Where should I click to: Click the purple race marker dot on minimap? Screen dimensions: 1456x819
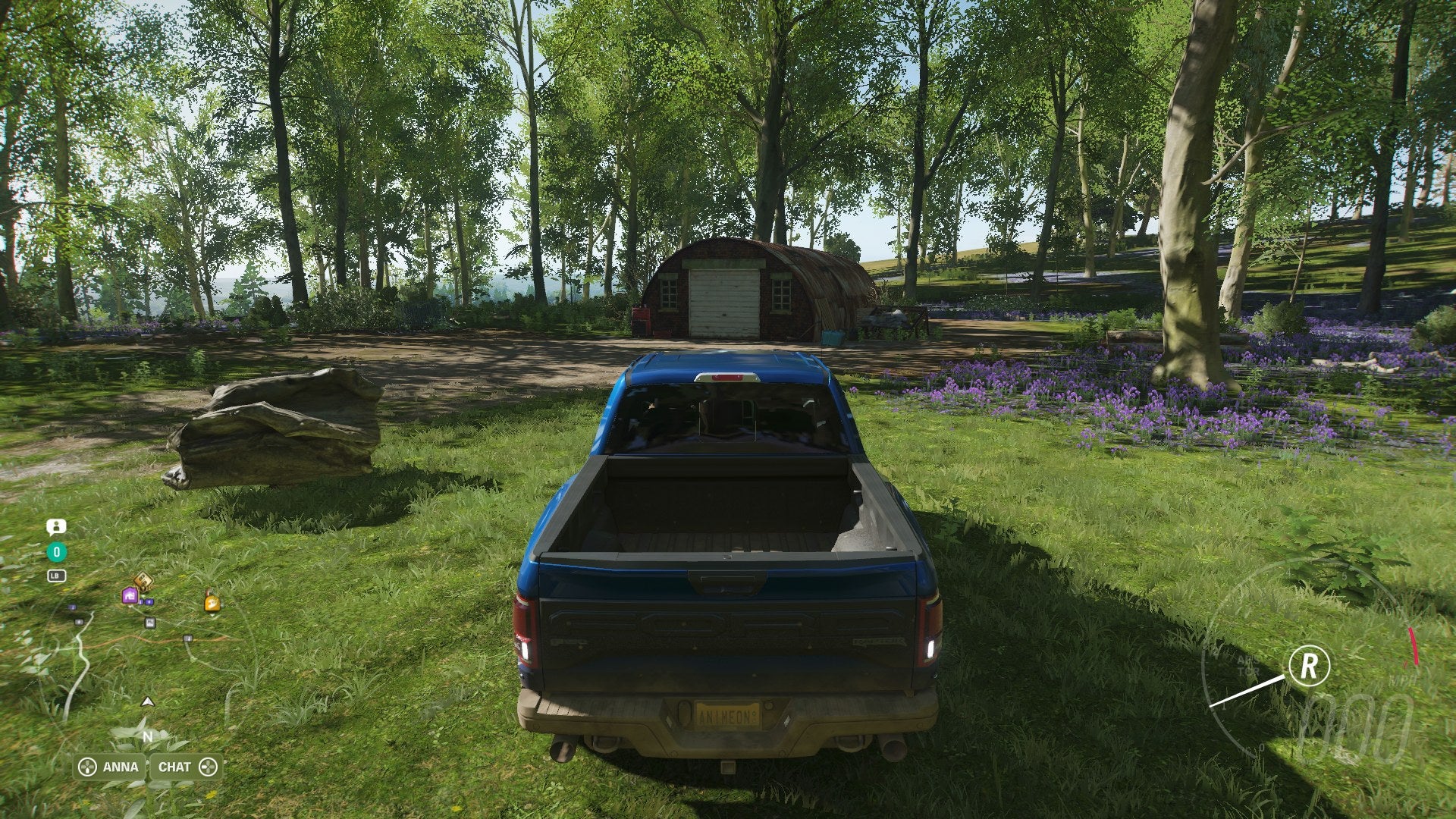(147, 601)
